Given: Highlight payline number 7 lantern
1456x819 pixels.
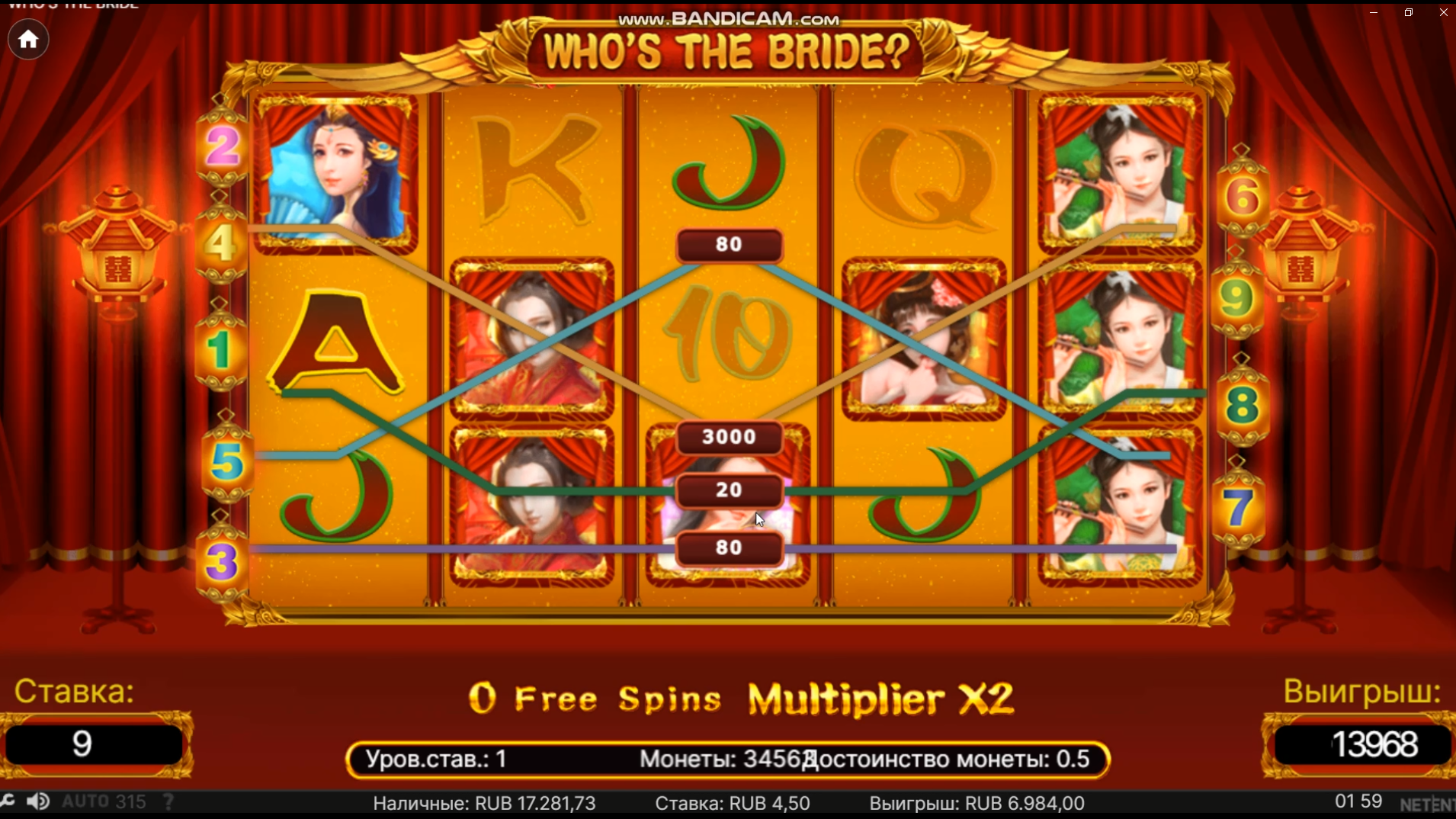Looking at the screenshot, I should (x=1238, y=507).
